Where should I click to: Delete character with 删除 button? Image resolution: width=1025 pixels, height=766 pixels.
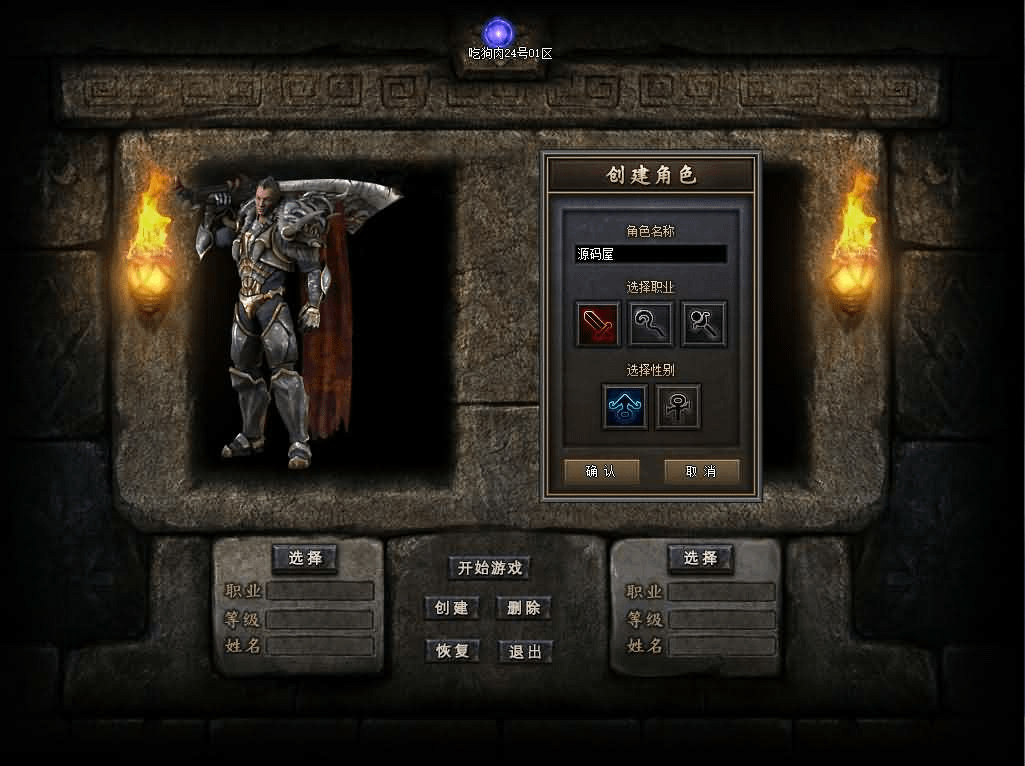523,608
